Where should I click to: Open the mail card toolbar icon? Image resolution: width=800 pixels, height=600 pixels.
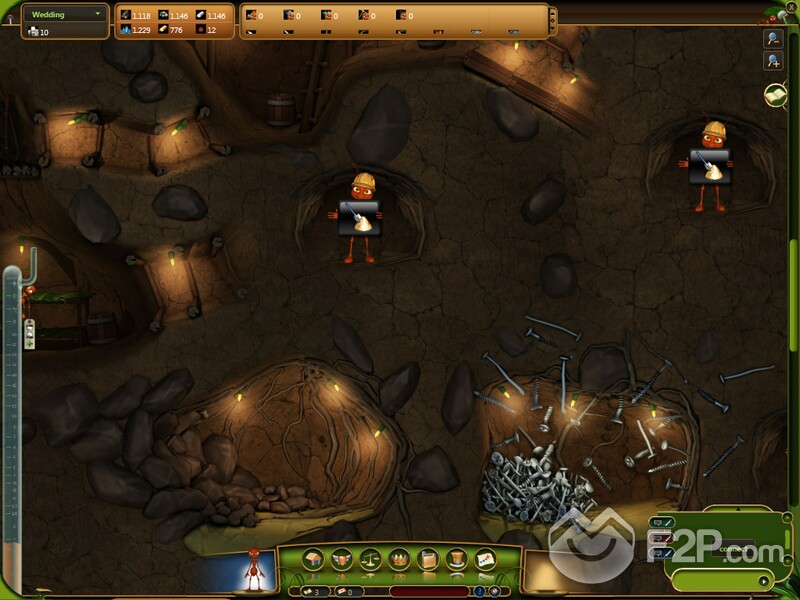pyautogui.click(x=485, y=559)
